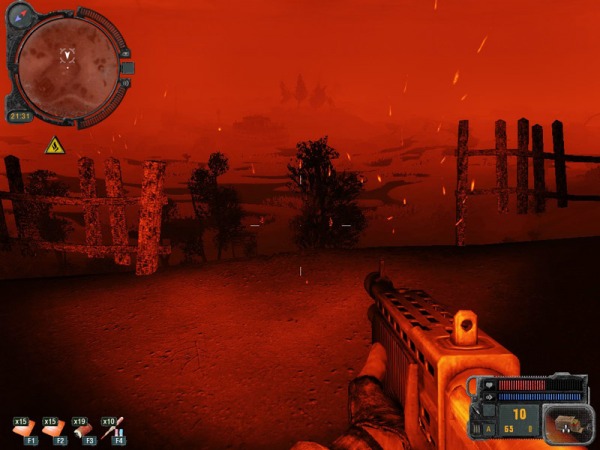The height and width of the screenshot is (450, 600).
Task: Click the fire mode 'A' indicator
Action: click(490, 428)
